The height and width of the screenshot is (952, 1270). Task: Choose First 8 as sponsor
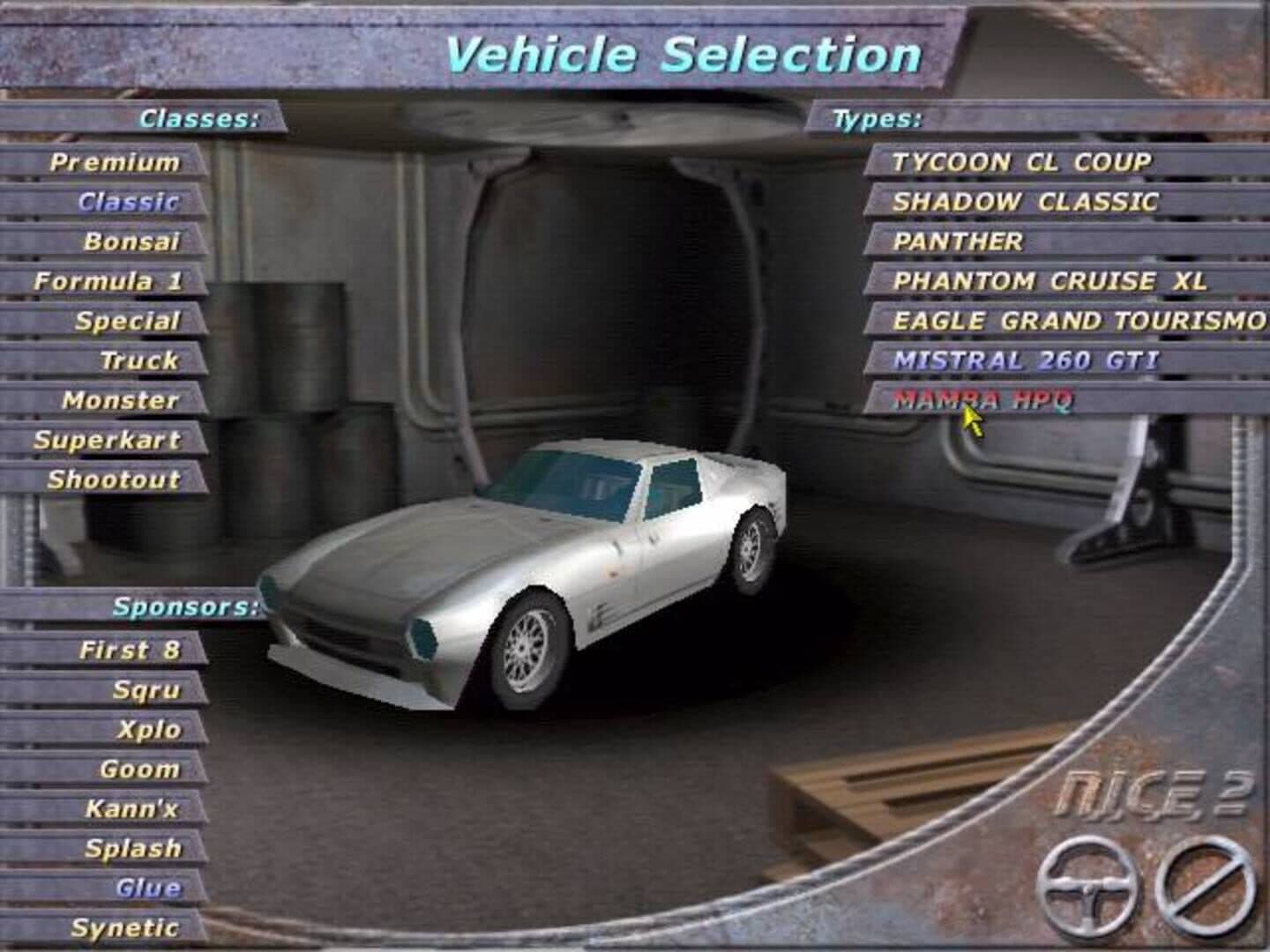coord(130,651)
